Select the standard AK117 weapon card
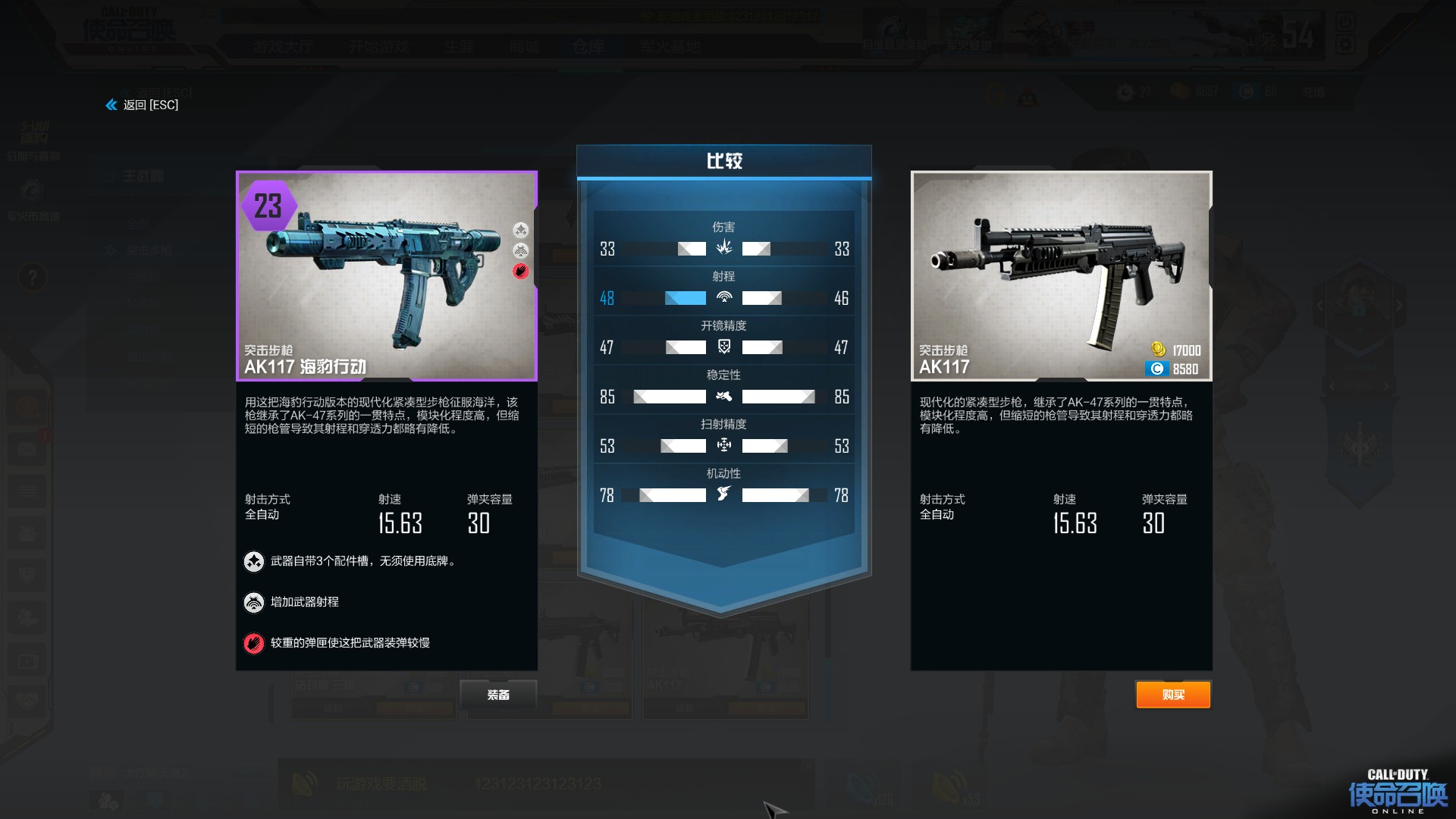Screen dimensions: 1456x819 (1061, 276)
